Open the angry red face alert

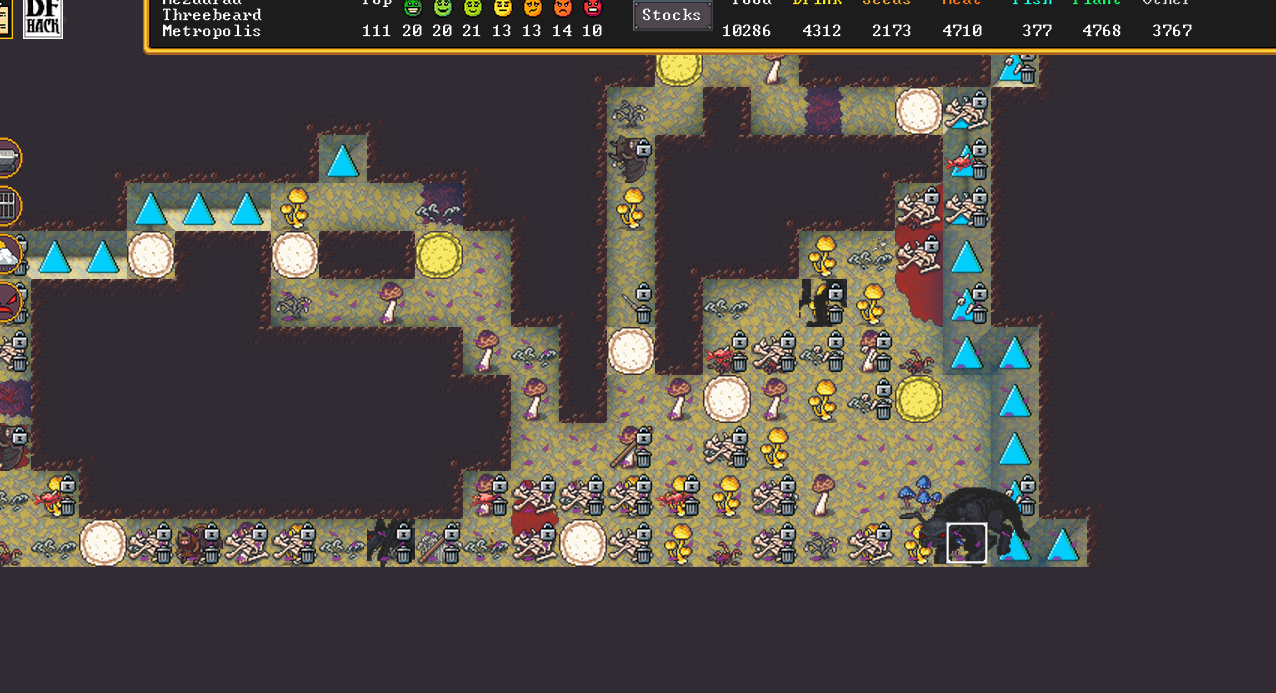tap(8, 301)
